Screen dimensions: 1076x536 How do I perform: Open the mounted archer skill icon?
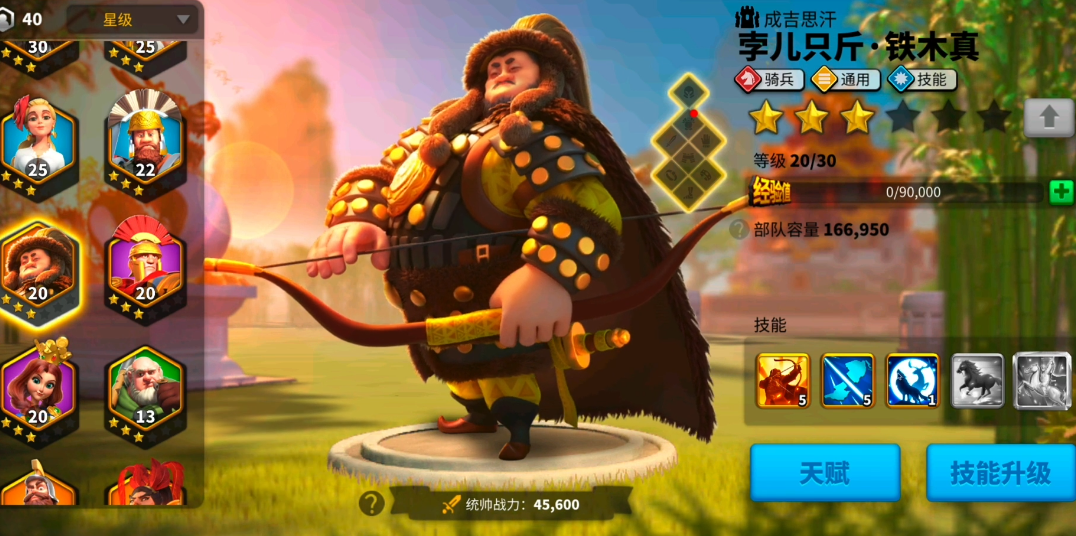pos(782,380)
